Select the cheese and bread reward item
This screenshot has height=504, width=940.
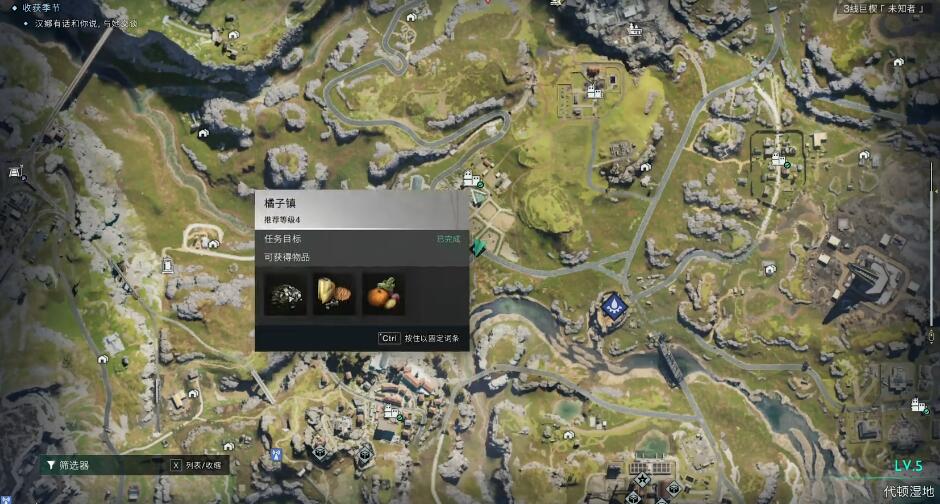click(334, 294)
